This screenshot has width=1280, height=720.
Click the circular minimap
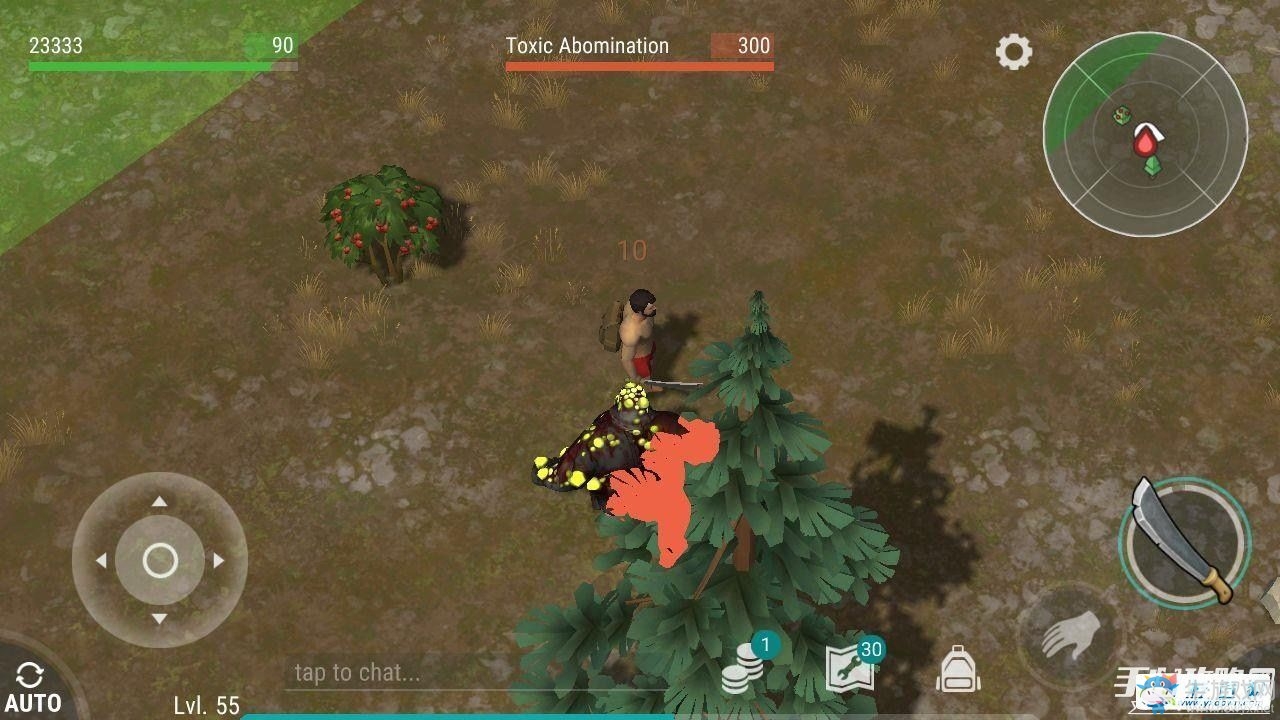coord(1145,132)
